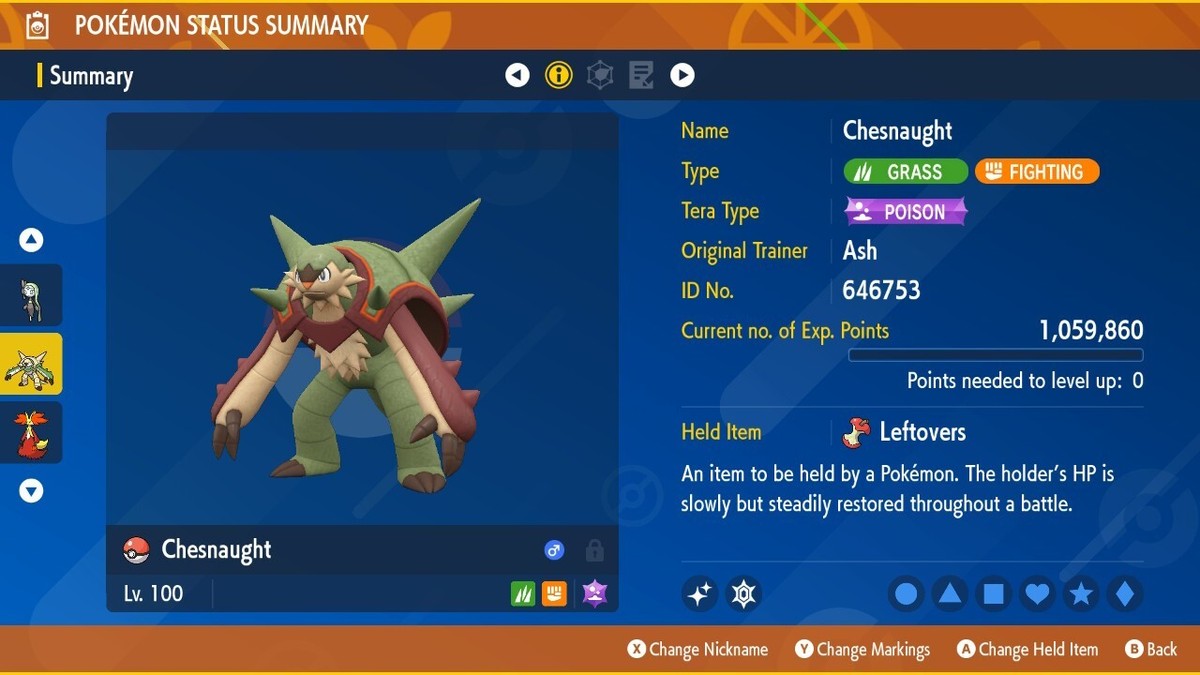This screenshot has height=675, width=1200.
Task: Go to previous summary page arrow
Action: point(517,75)
